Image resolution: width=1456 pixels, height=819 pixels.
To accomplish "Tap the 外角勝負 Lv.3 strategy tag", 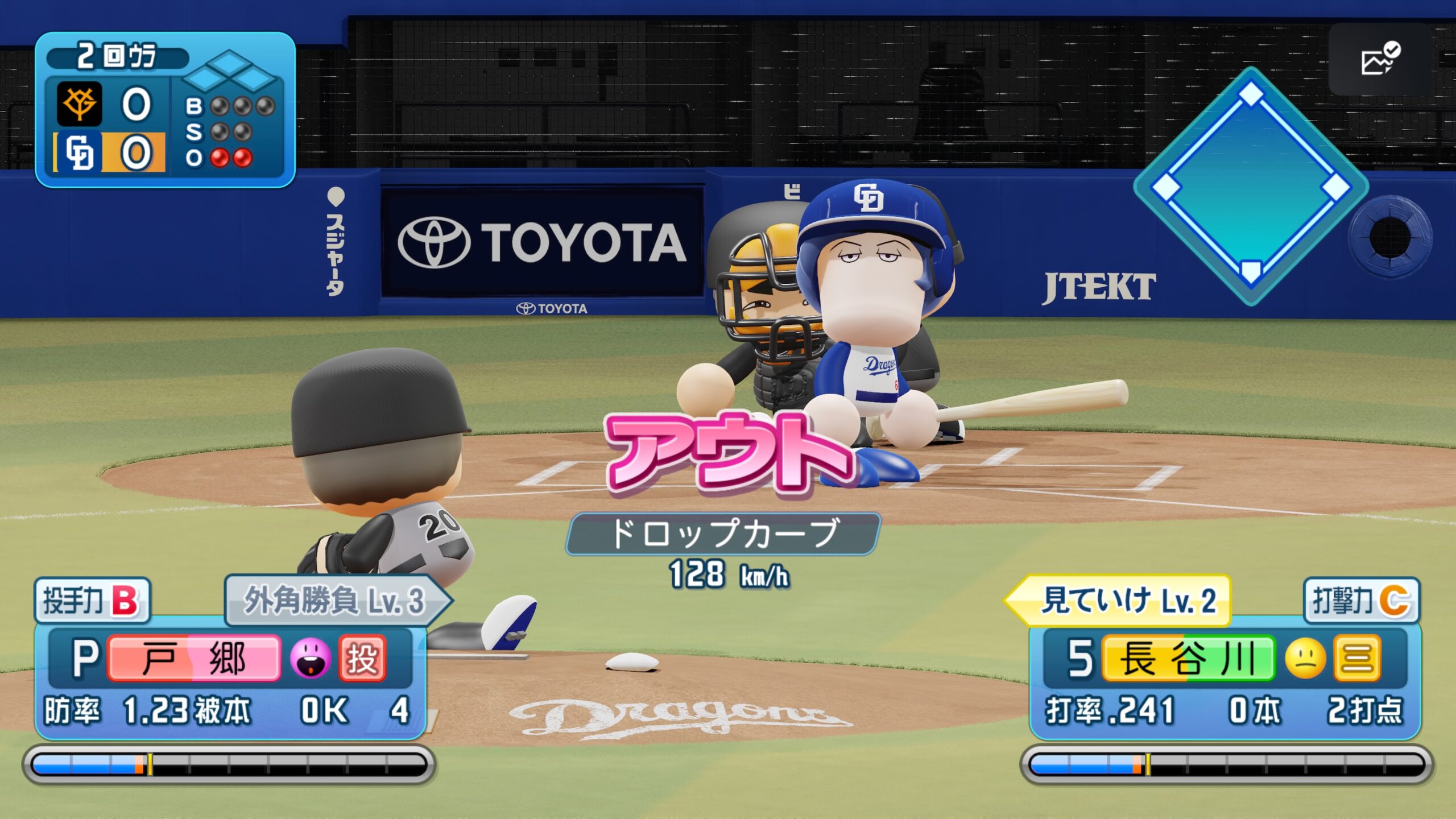I will point(336,600).
